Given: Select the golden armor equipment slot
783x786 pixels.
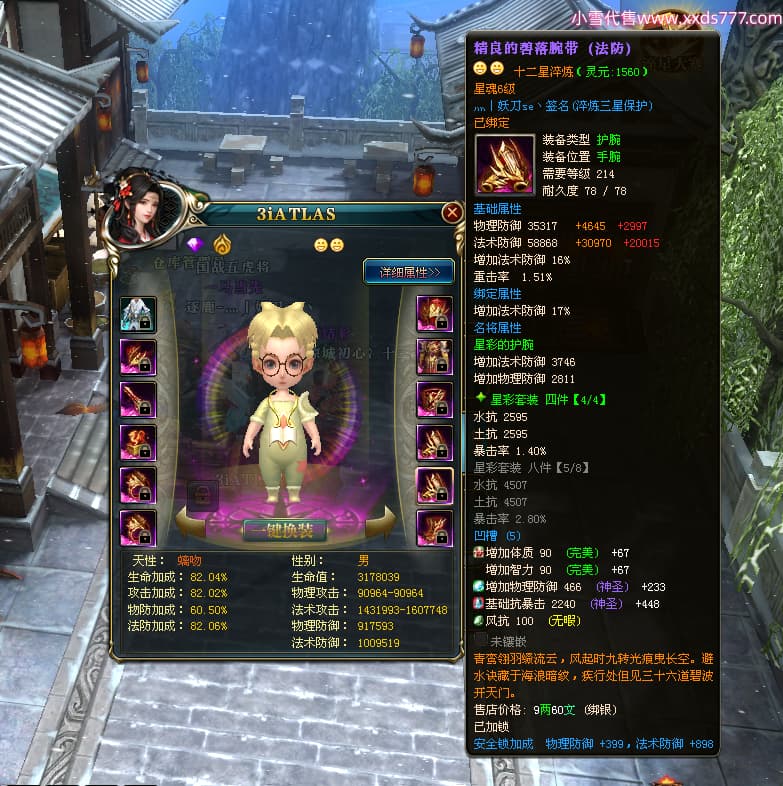Looking at the screenshot, I should pos(435,356).
